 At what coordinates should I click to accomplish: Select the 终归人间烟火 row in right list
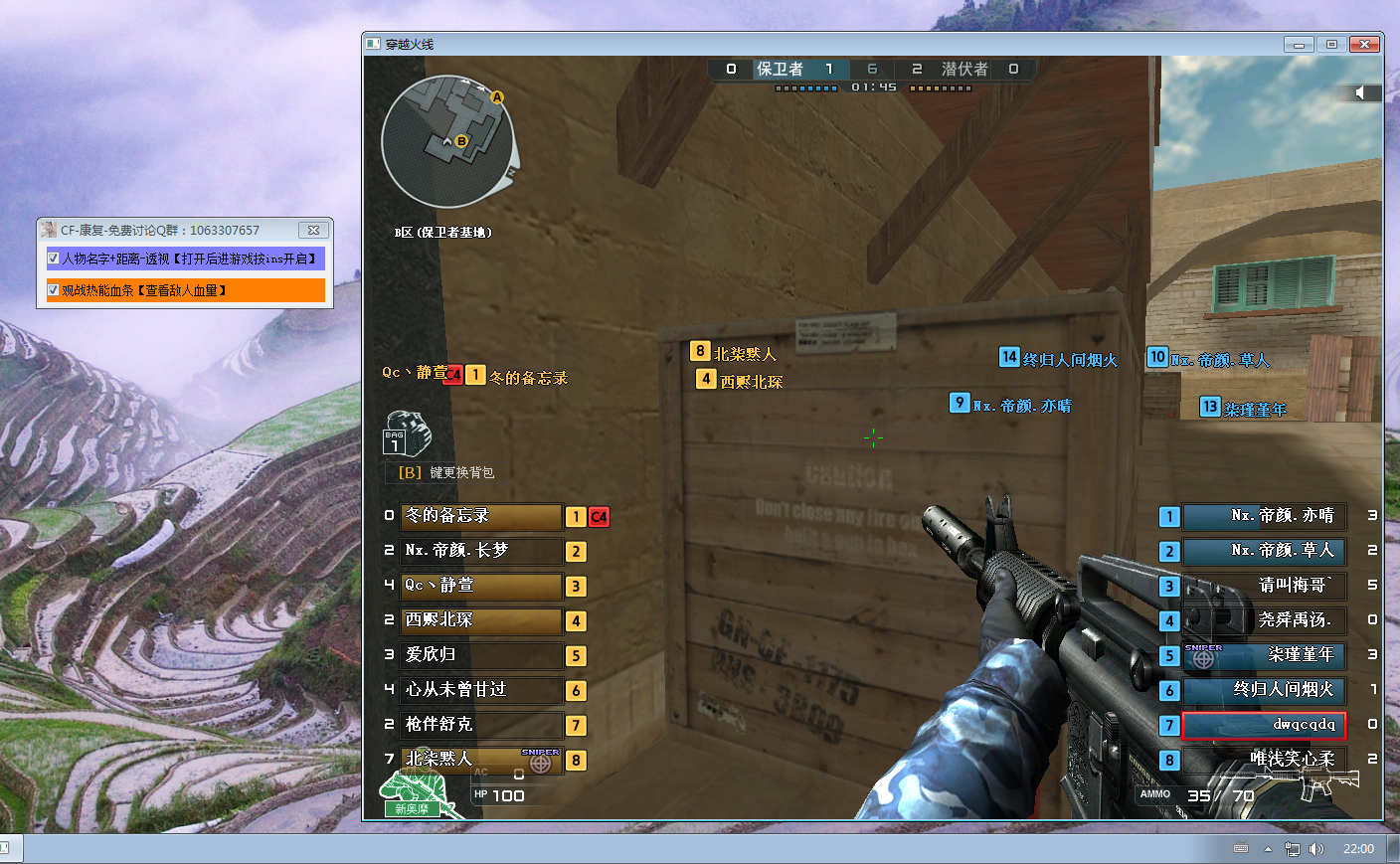[x=1263, y=690]
